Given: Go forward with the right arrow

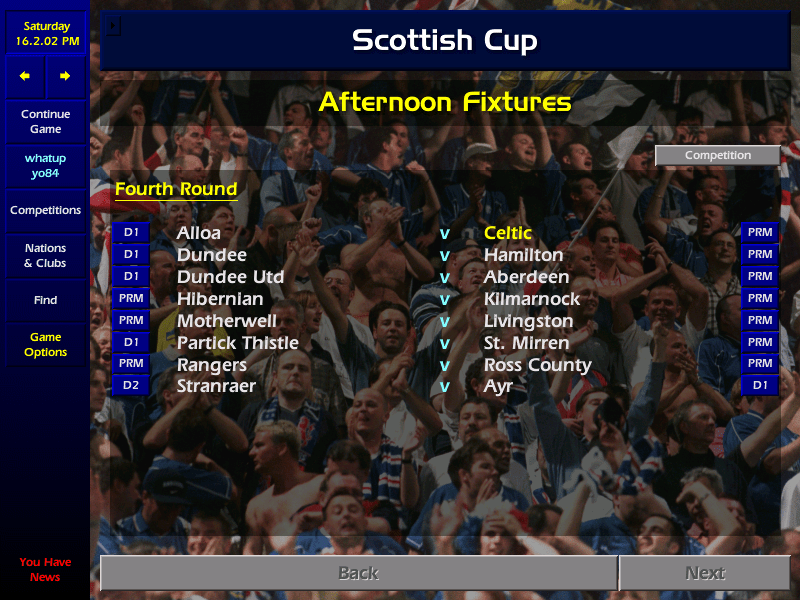Looking at the screenshot, I should [65, 76].
